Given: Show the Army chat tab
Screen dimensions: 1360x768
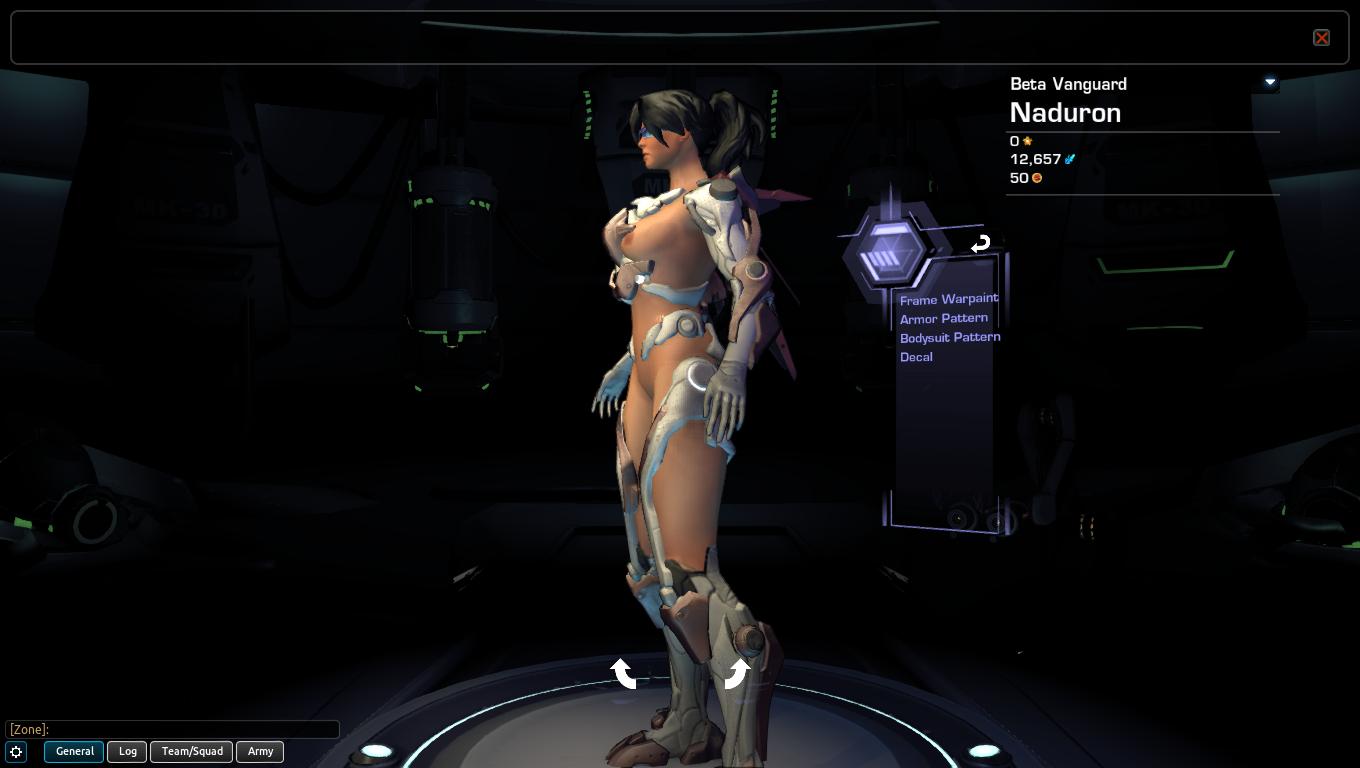Looking at the screenshot, I should coord(260,751).
